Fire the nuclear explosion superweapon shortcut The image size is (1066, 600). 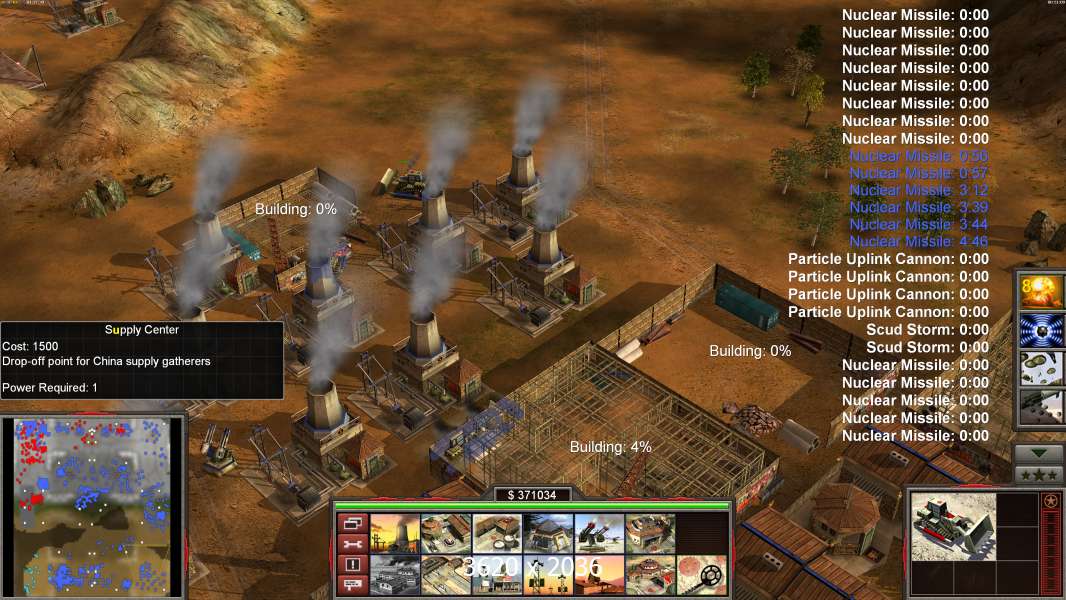click(x=1037, y=291)
